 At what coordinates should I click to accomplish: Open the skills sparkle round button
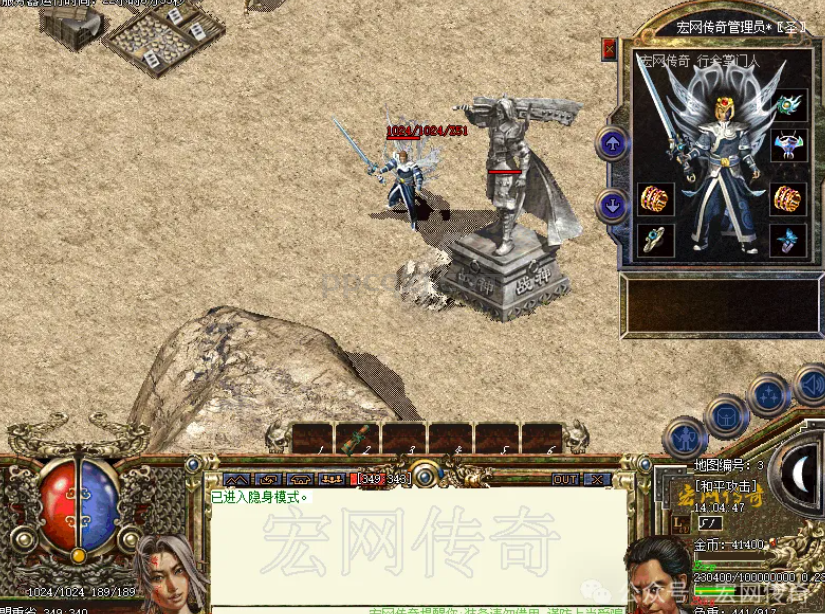click(x=770, y=394)
